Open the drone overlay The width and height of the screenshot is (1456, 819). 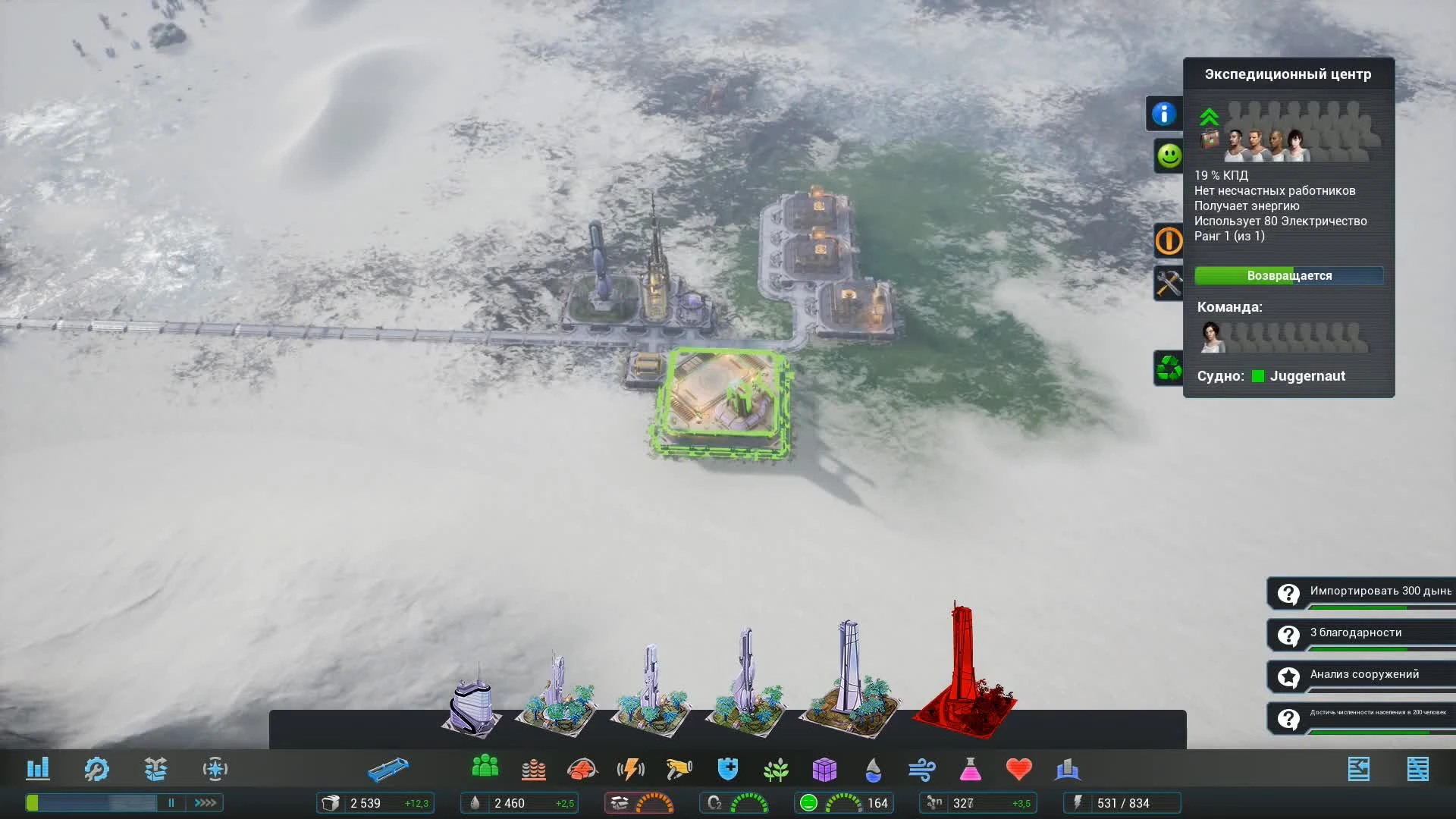(x=679, y=769)
